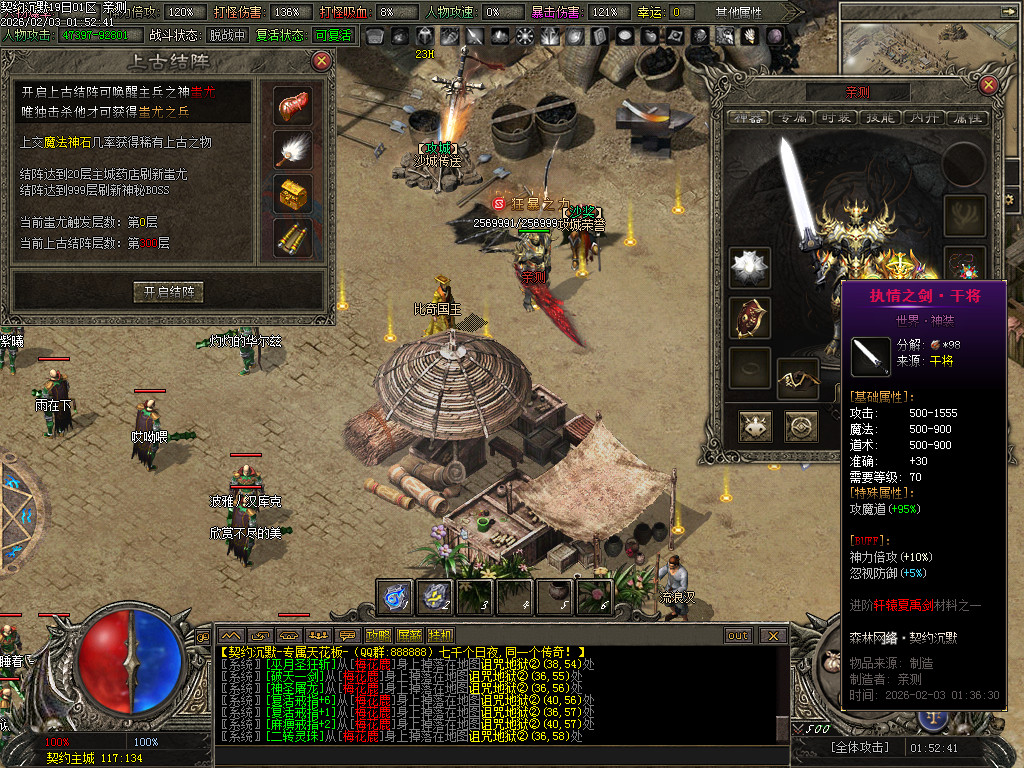This screenshot has height=768, width=1024.
Task: Click the out button on chat bar
Action: tap(738, 635)
